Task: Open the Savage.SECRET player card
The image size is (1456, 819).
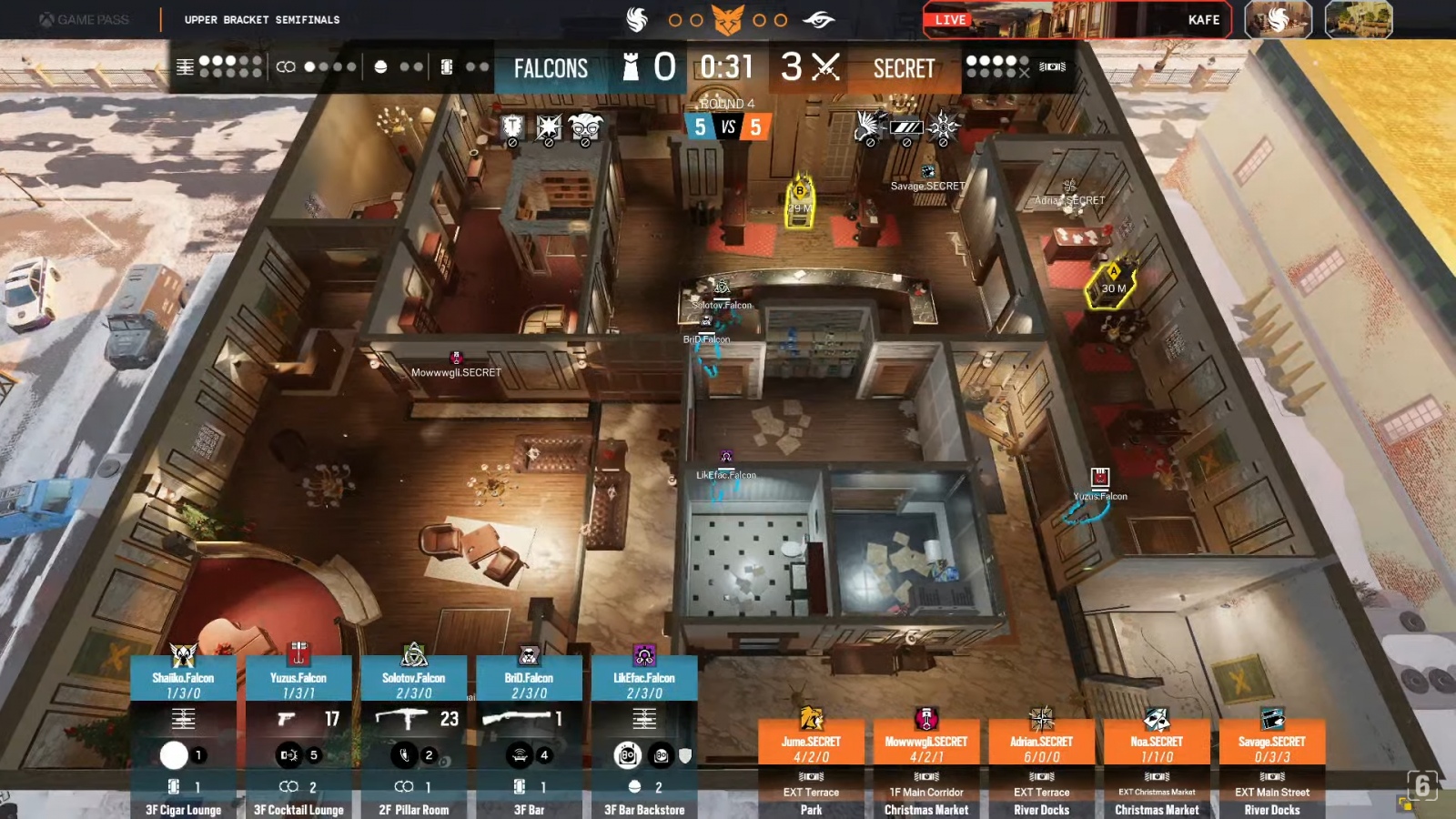Action: pos(1272,748)
